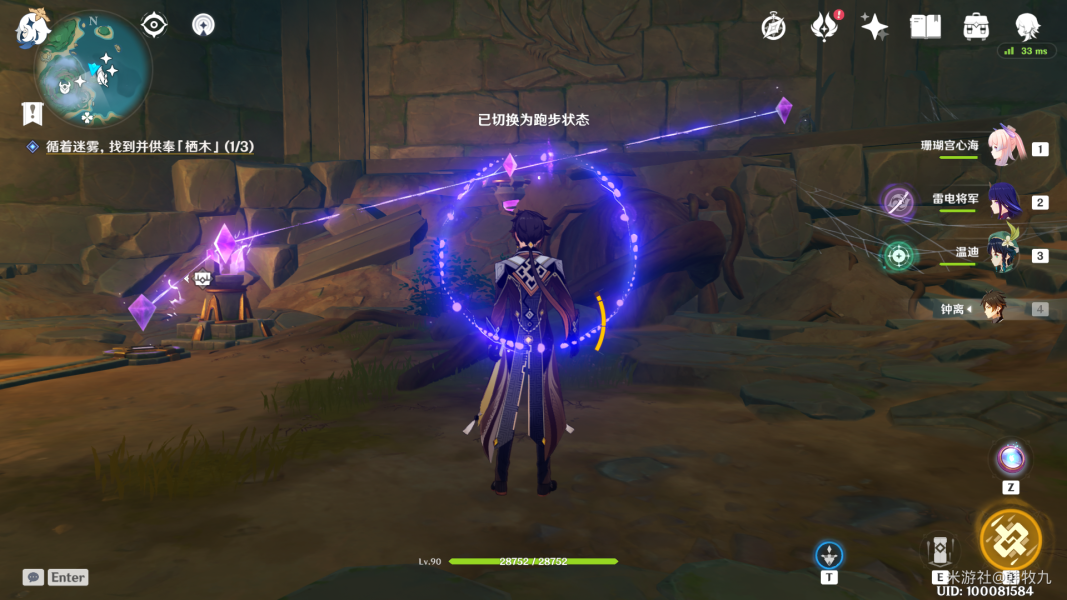Screen dimensions: 1067x600
Task: Activate Zhongli's golden elemental burst
Action: (1010, 539)
